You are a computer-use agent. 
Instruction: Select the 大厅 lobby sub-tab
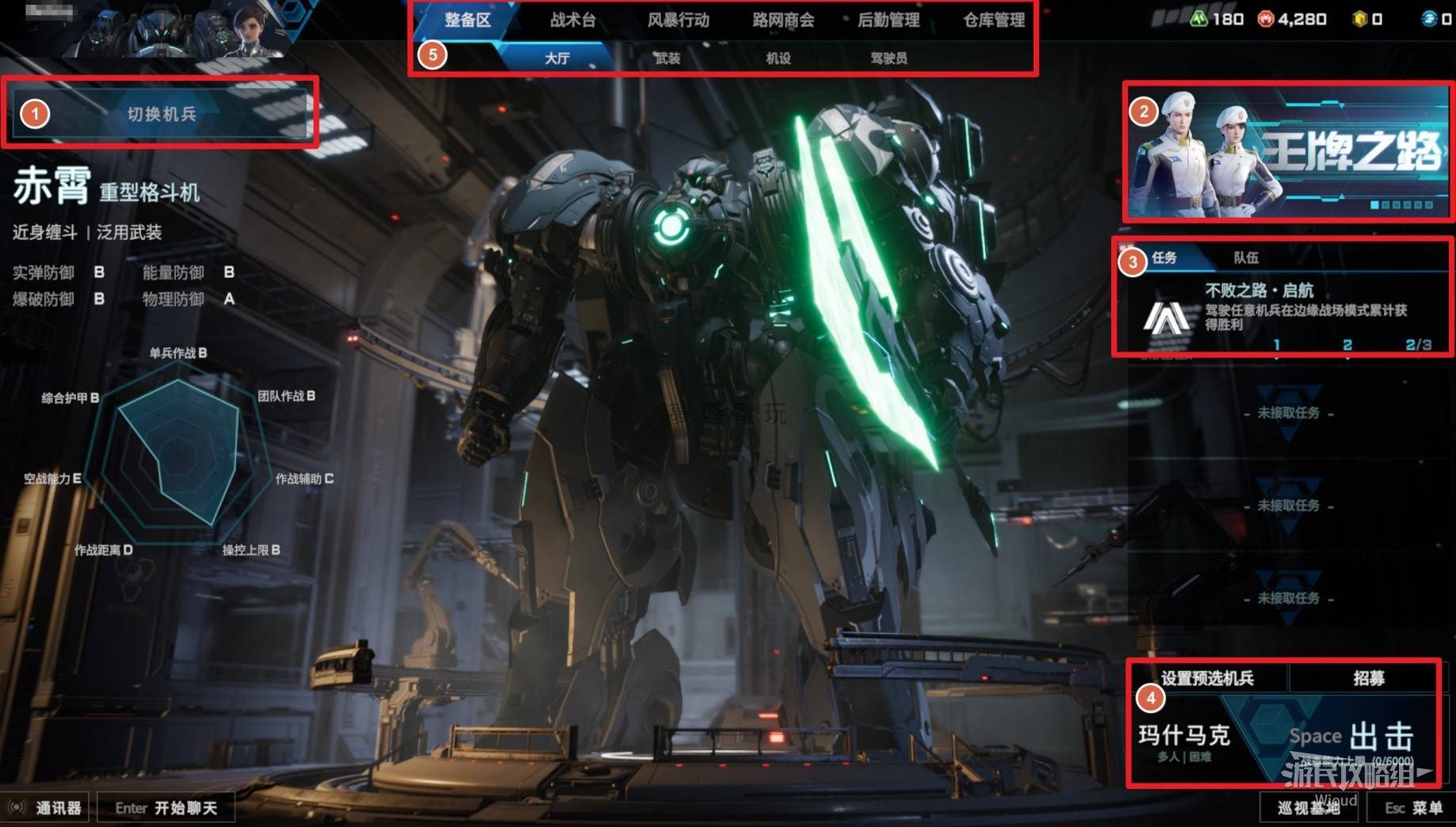[x=557, y=58]
